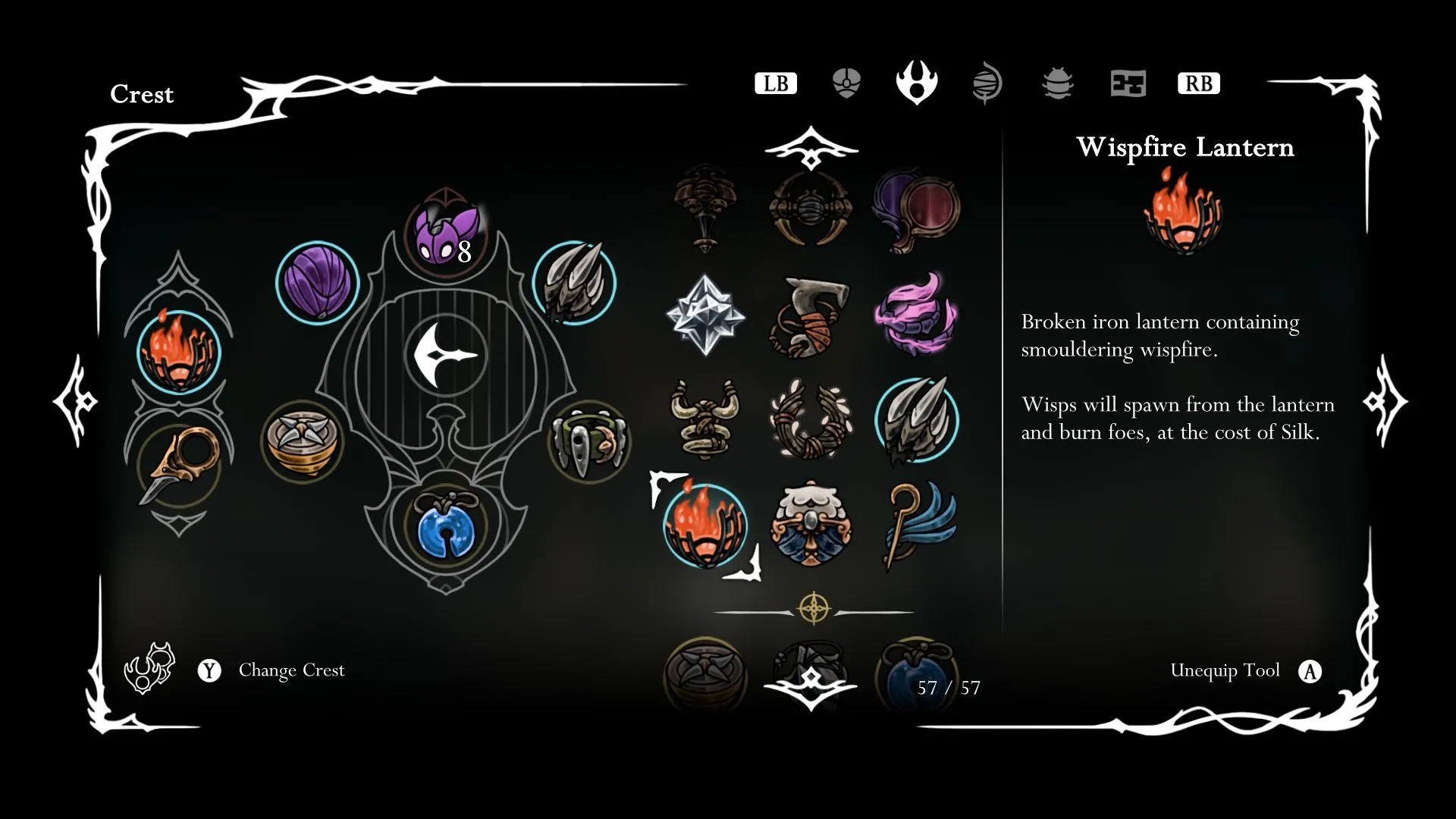The image size is (1456, 819).
Task: Select the hooked staff with blue feathers
Action: (x=918, y=524)
